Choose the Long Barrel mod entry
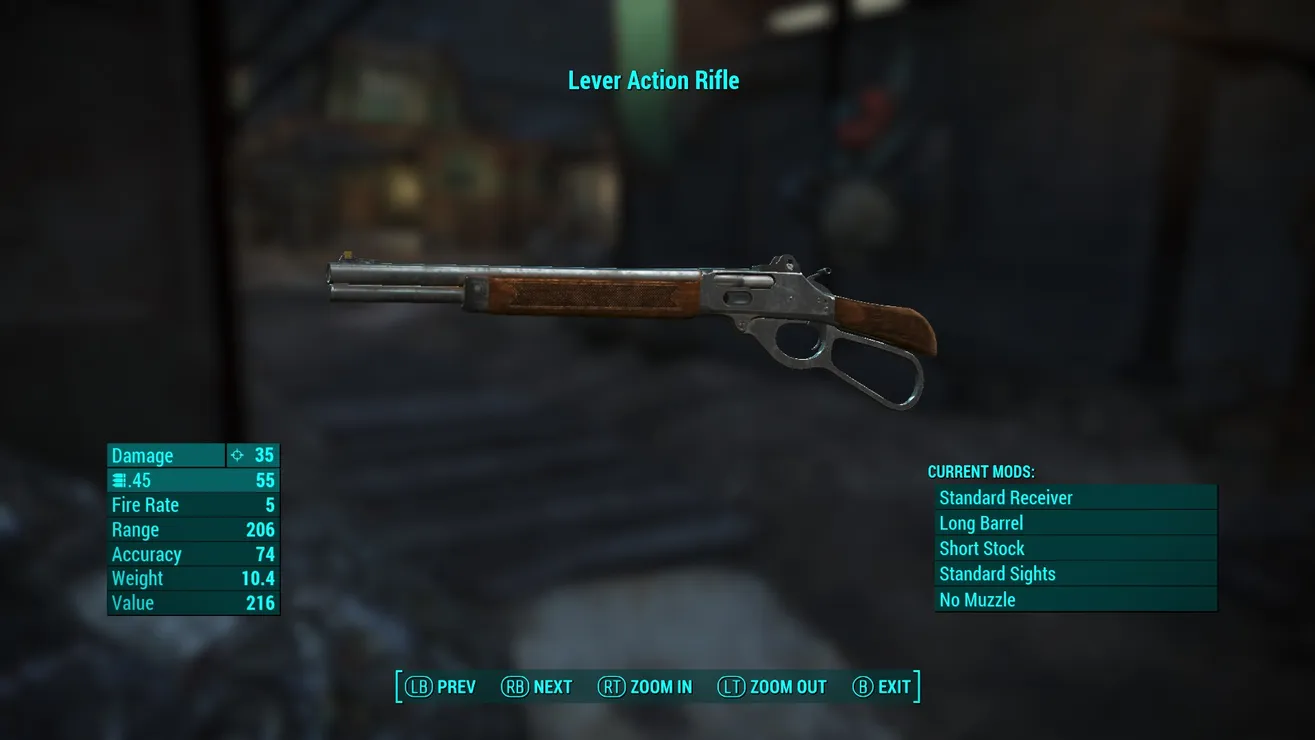Image resolution: width=1315 pixels, height=740 pixels. click(1075, 523)
